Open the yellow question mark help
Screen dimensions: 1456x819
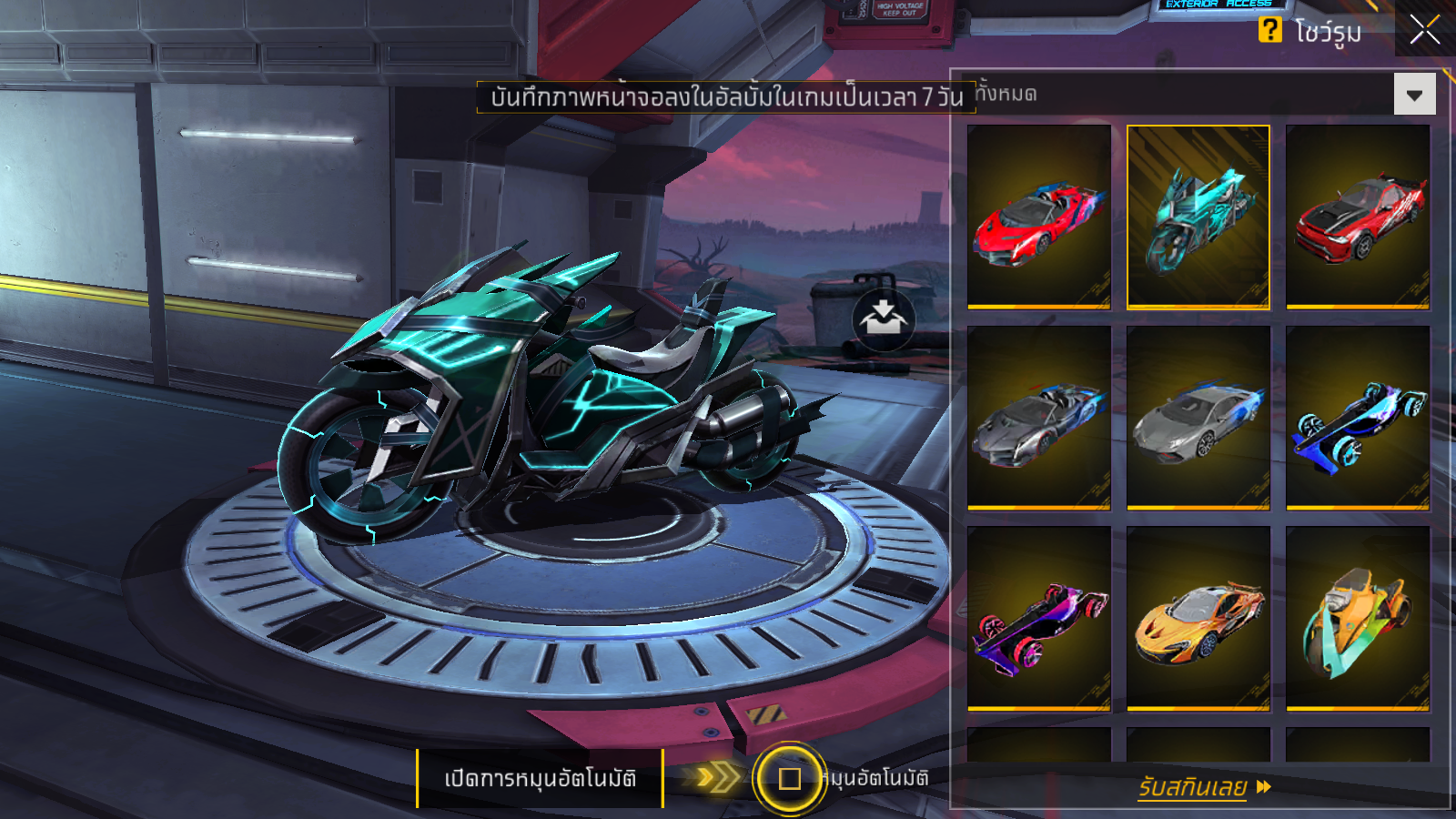click(x=1269, y=30)
